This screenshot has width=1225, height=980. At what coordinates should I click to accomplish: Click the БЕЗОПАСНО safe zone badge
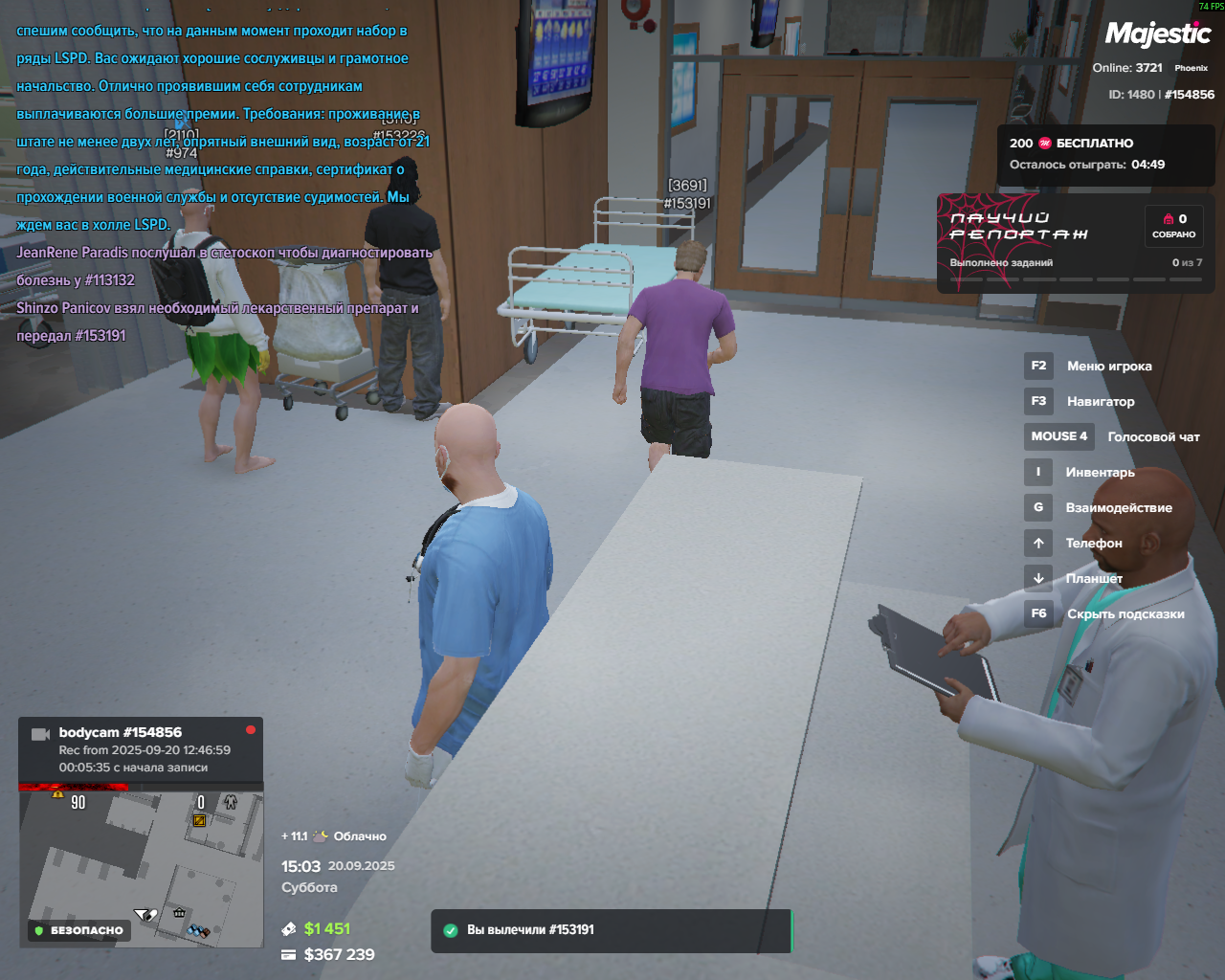[78, 930]
